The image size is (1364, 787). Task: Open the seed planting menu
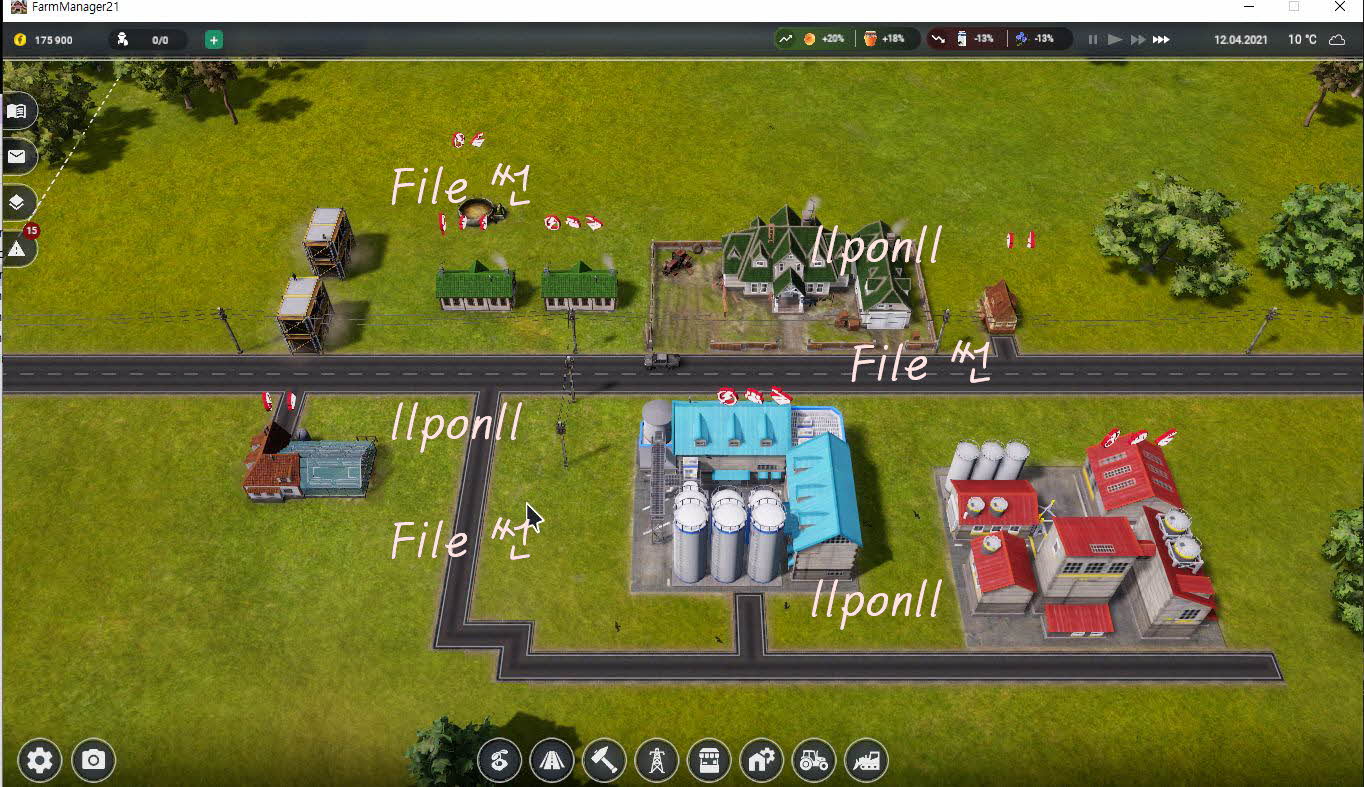[x=499, y=761]
